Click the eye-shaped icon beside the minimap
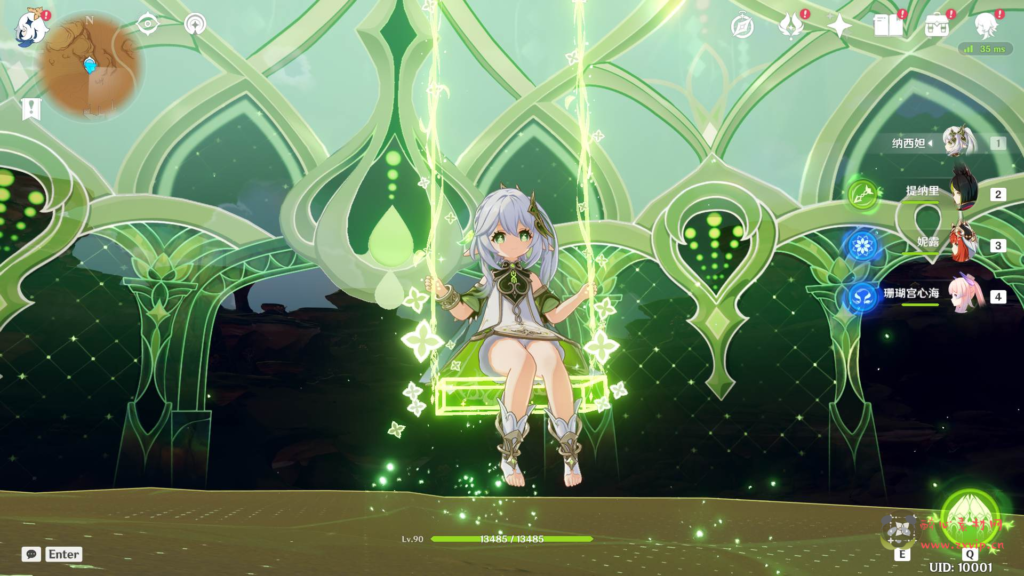Screen dimensions: 1024x576 coord(148,24)
